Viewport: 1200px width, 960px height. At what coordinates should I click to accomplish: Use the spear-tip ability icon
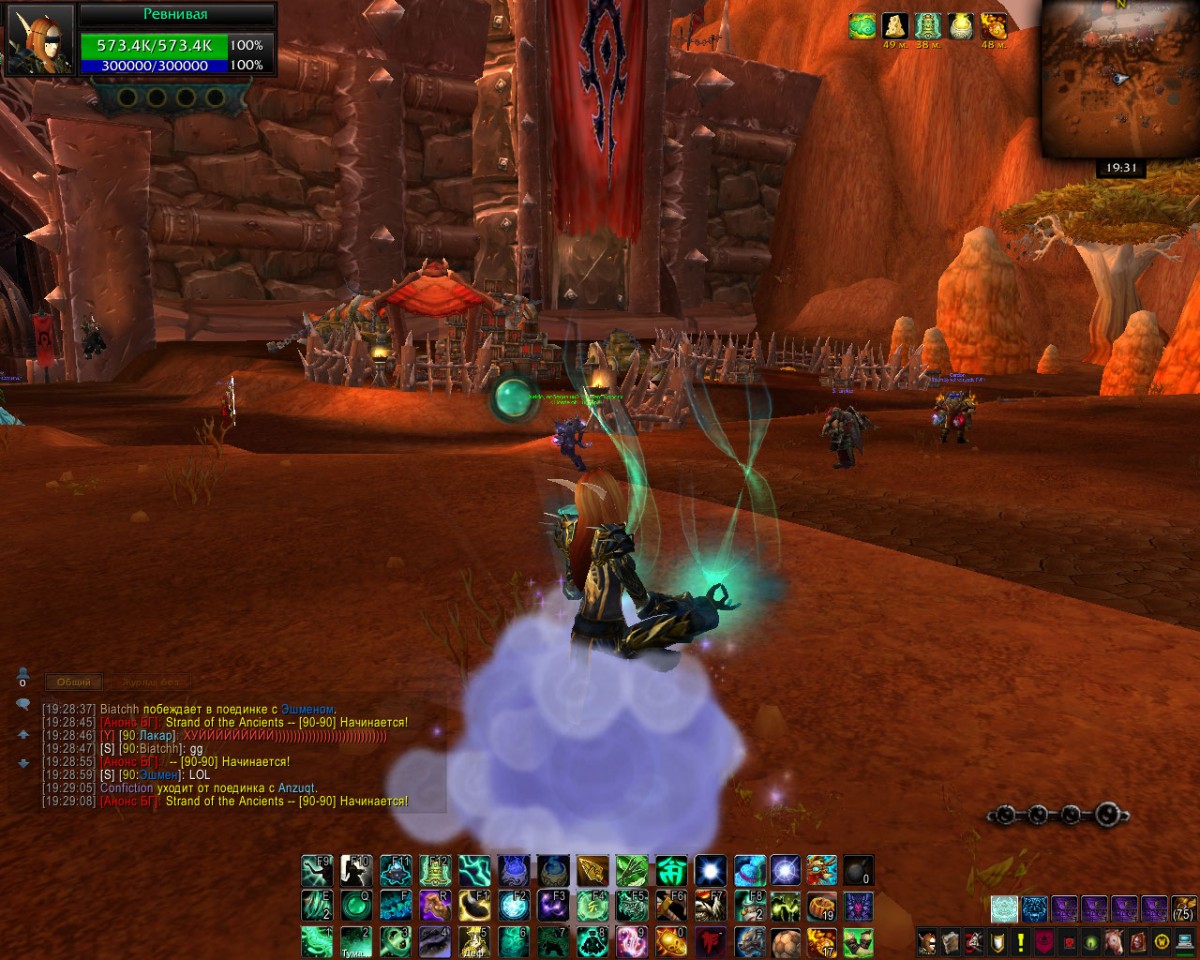coord(592,871)
